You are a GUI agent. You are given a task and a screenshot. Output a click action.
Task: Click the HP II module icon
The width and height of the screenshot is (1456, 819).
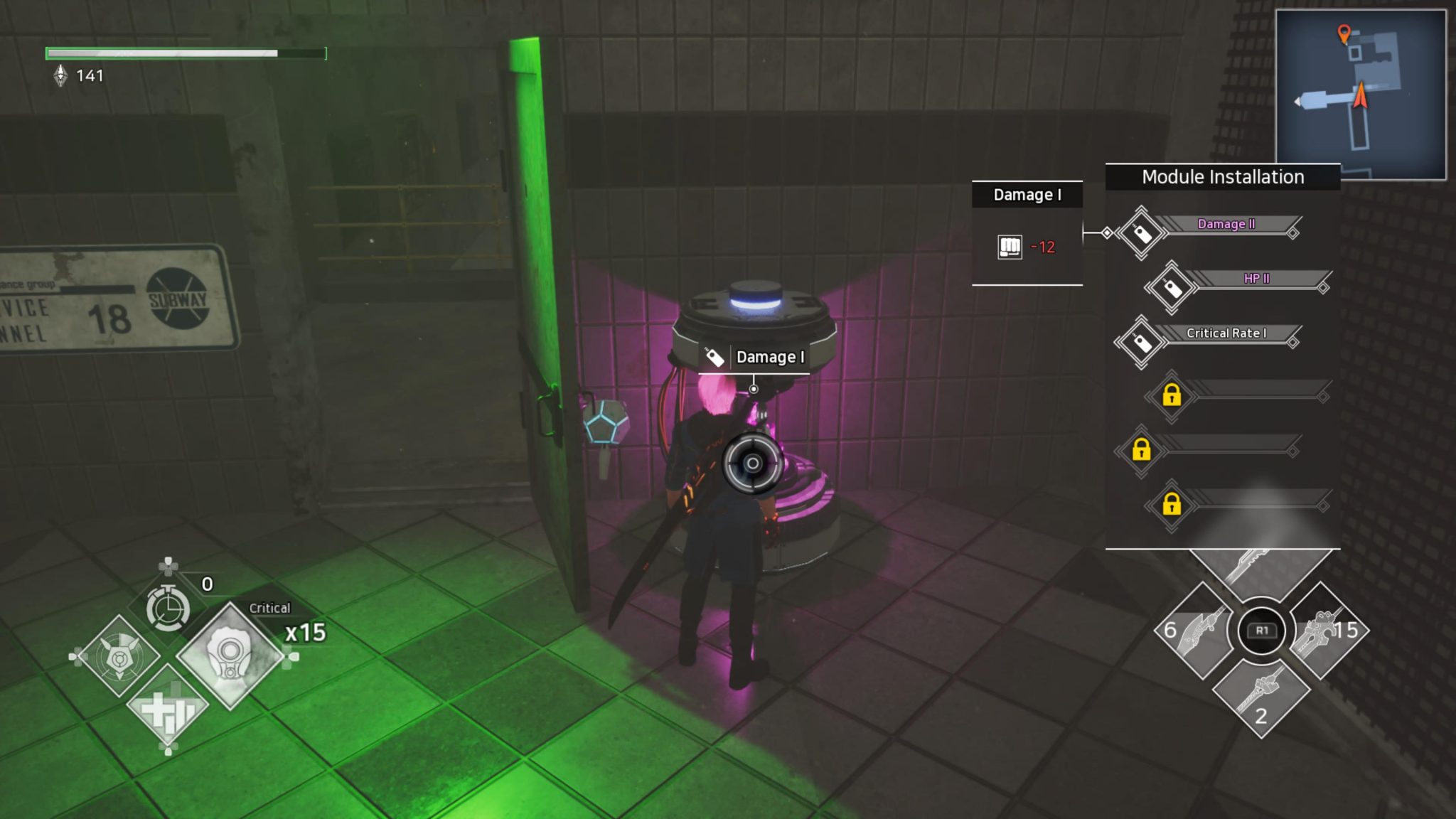[x=1169, y=289]
